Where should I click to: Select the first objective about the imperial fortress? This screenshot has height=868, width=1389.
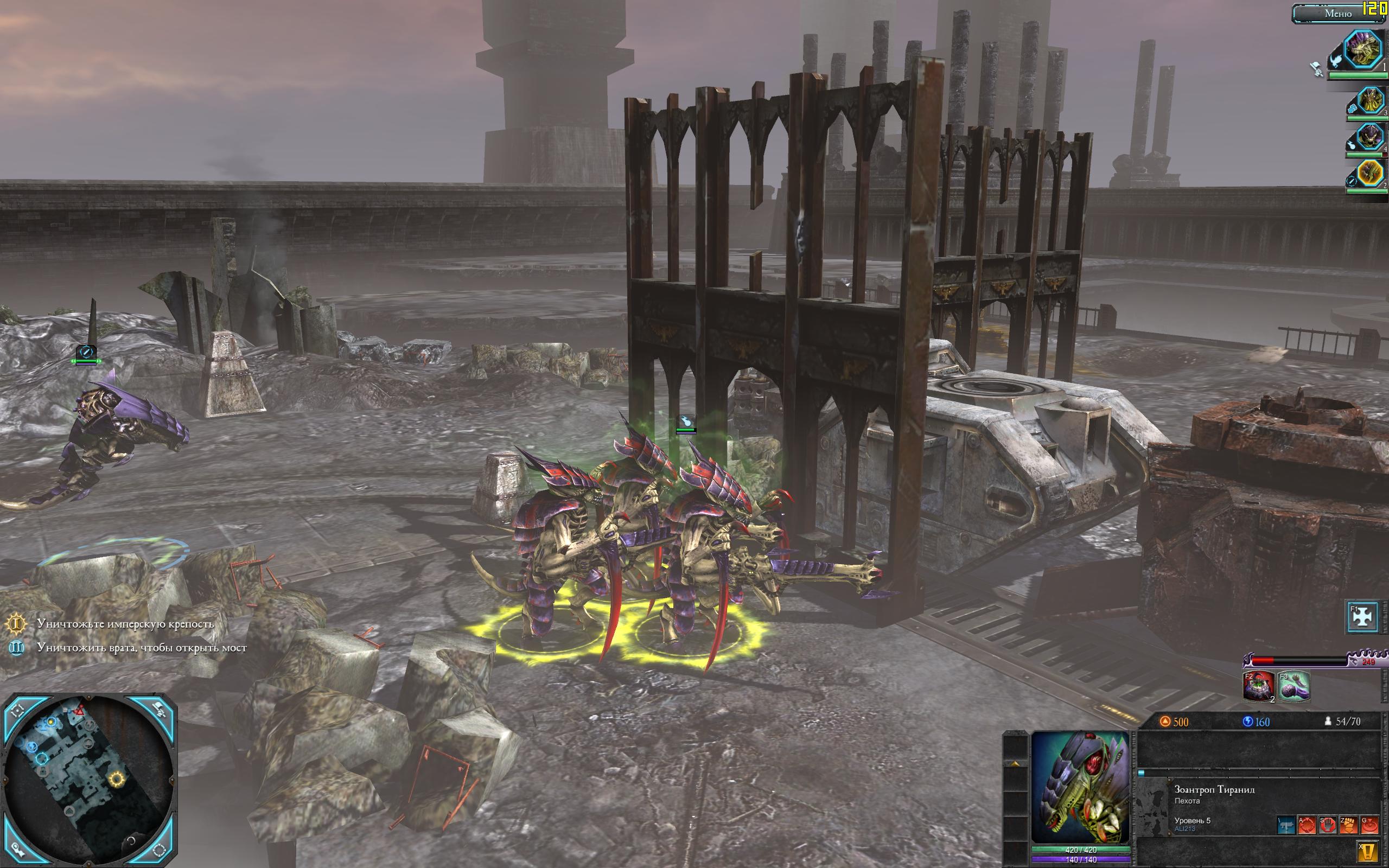(125, 623)
